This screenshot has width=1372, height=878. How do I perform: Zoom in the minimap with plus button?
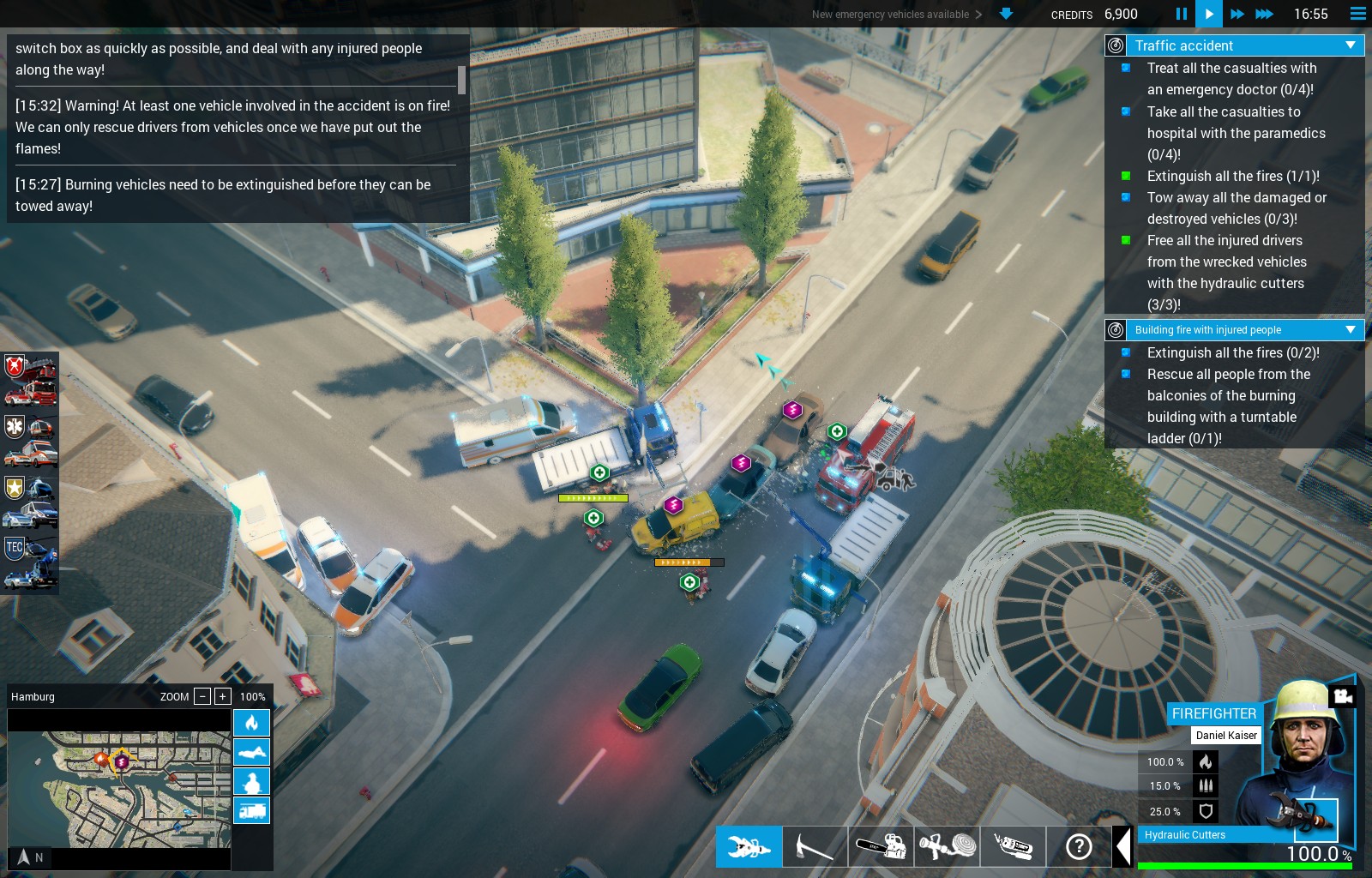click(x=223, y=696)
